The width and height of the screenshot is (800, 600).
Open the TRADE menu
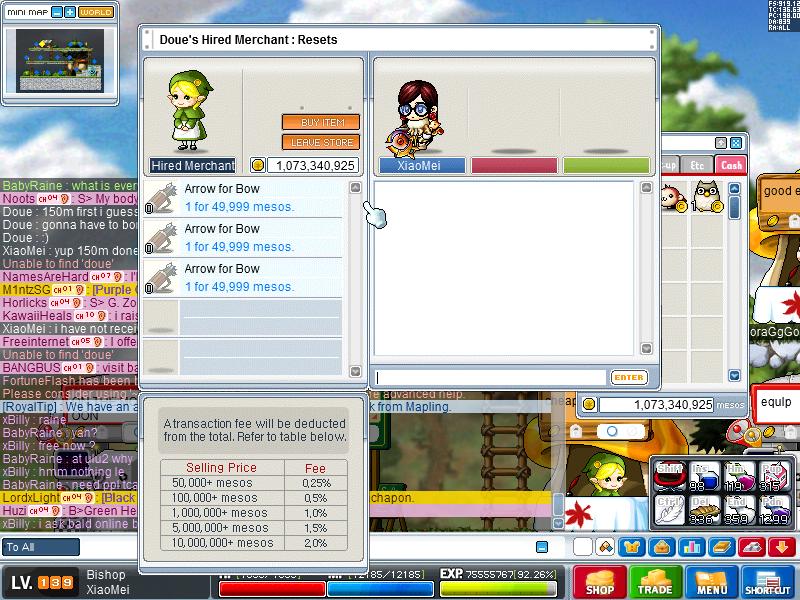[655, 584]
